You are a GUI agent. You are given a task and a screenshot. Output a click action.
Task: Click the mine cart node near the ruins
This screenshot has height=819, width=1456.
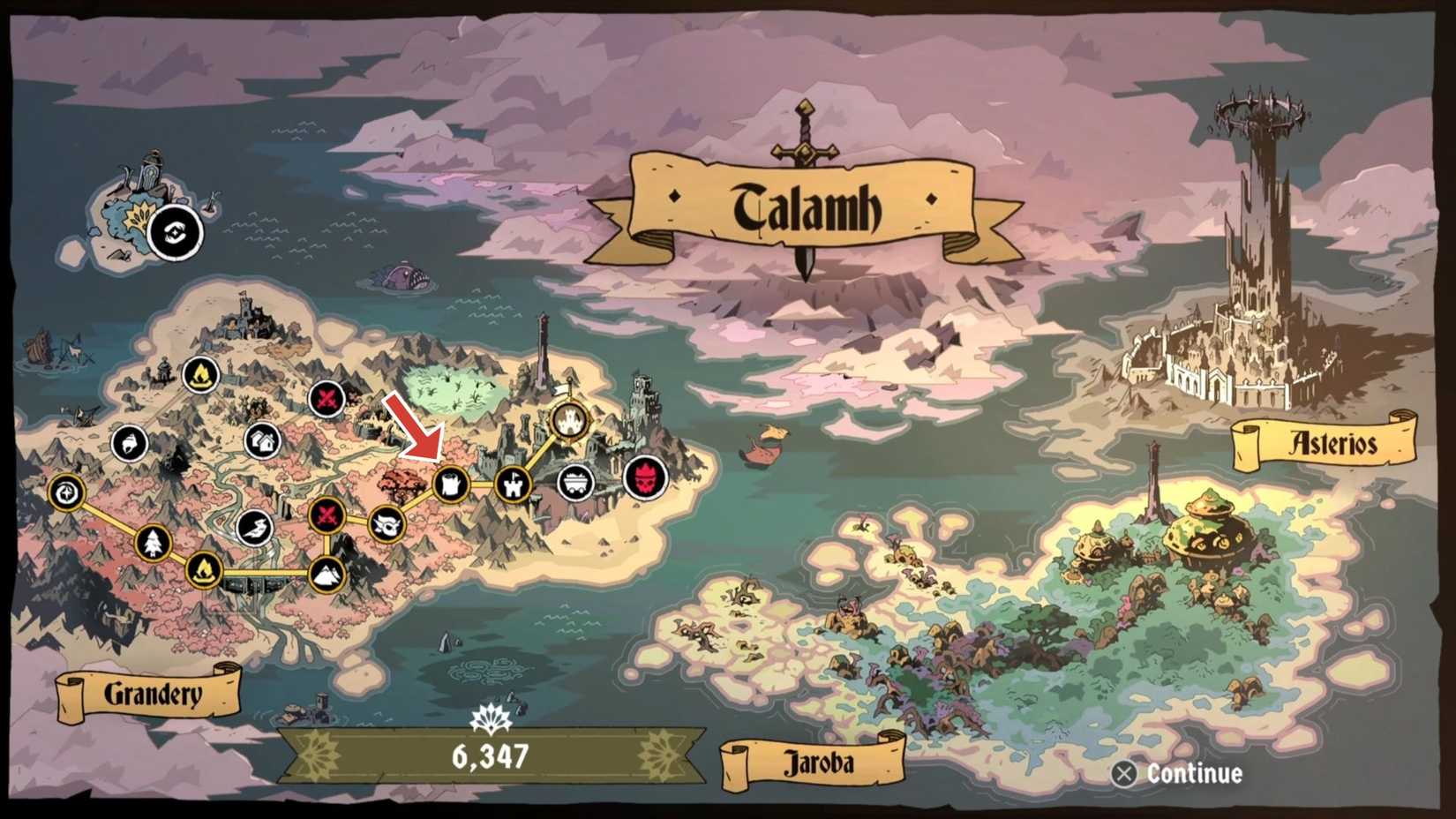pos(576,482)
